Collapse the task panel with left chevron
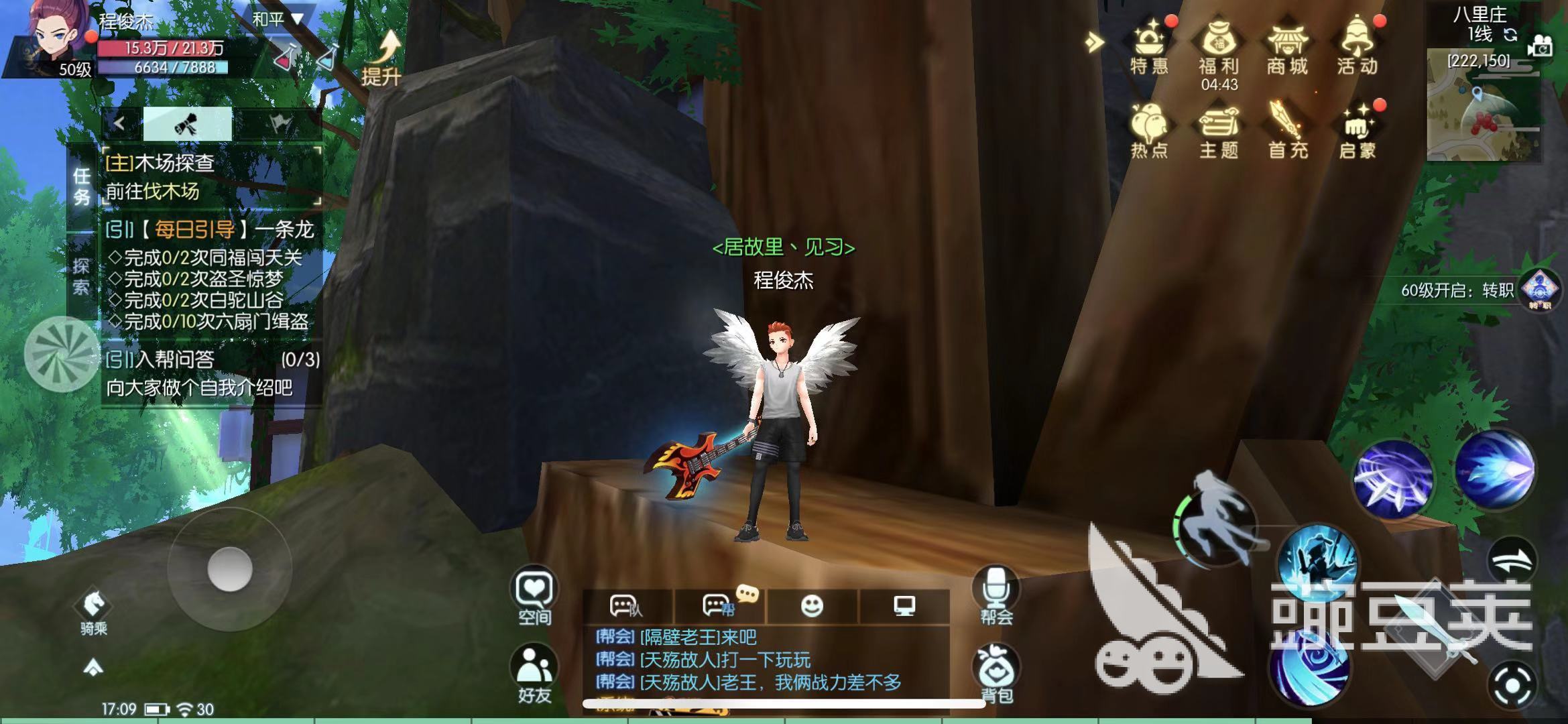The image size is (1568, 724). (x=118, y=125)
